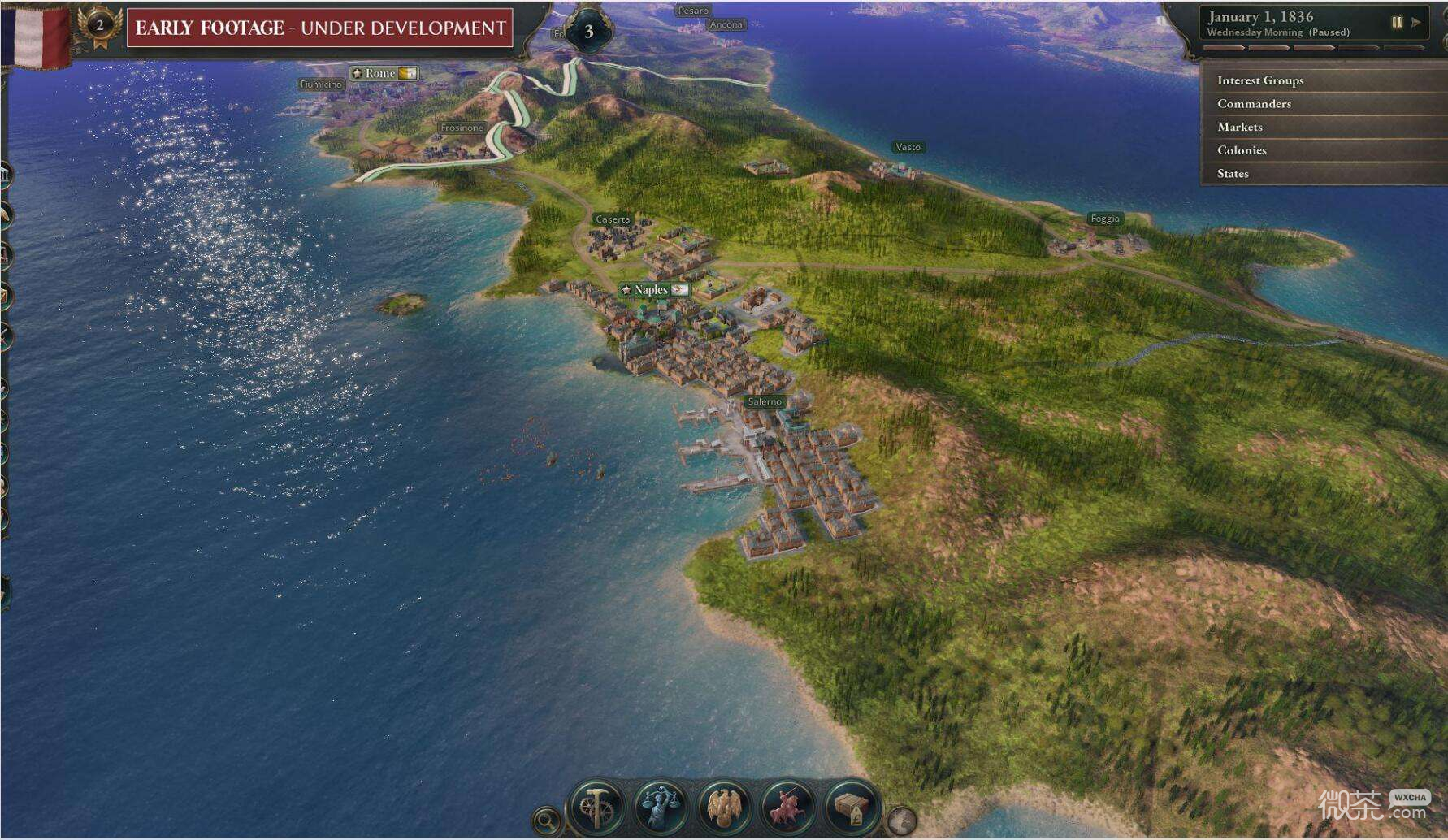Click the pause button beside the date
The height and width of the screenshot is (840, 1448).
pos(1397,23)
